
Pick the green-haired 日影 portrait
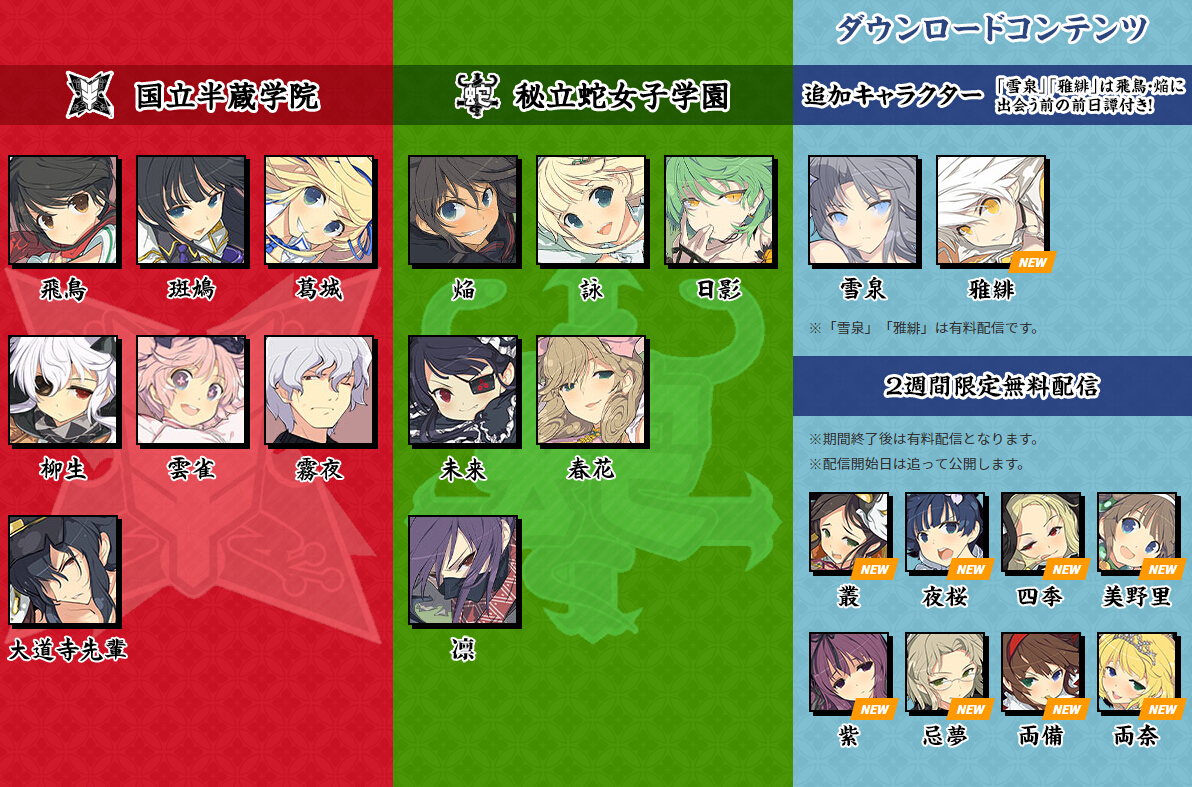pyautogui.click(x=719, y=210)
